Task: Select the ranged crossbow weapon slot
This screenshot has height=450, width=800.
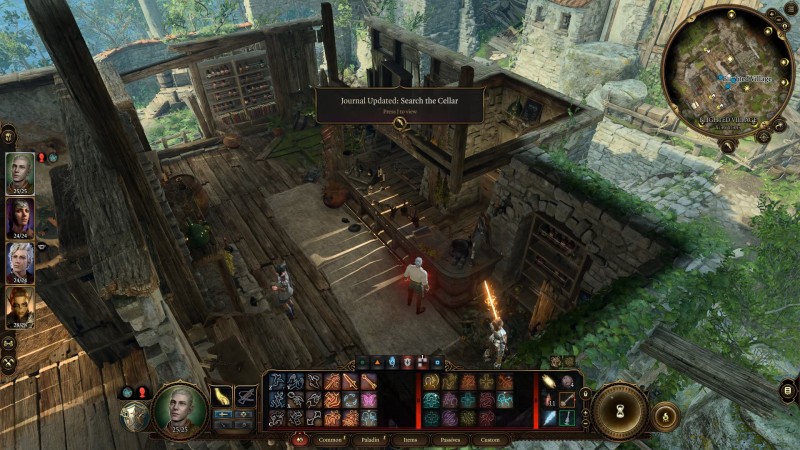Action: [246, 397]
